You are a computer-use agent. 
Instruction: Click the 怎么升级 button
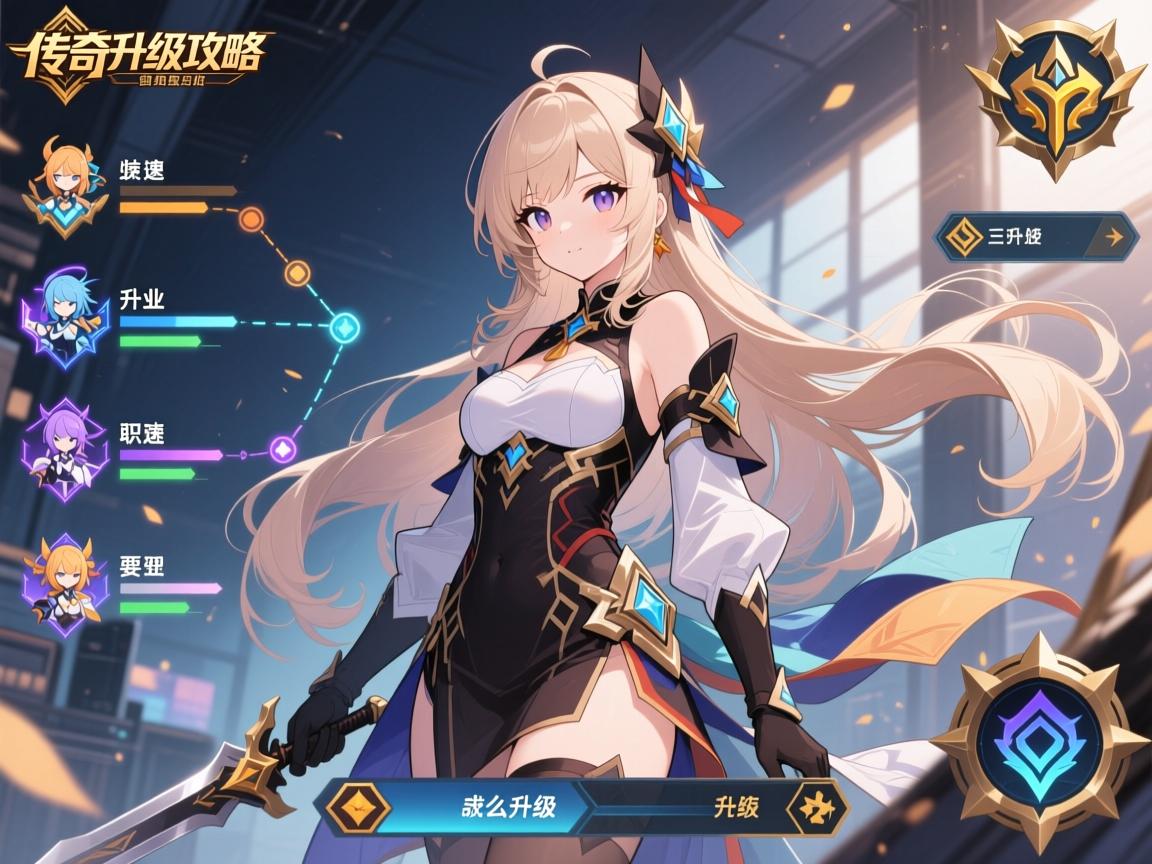pyautogui.click(x=508, y=806)
